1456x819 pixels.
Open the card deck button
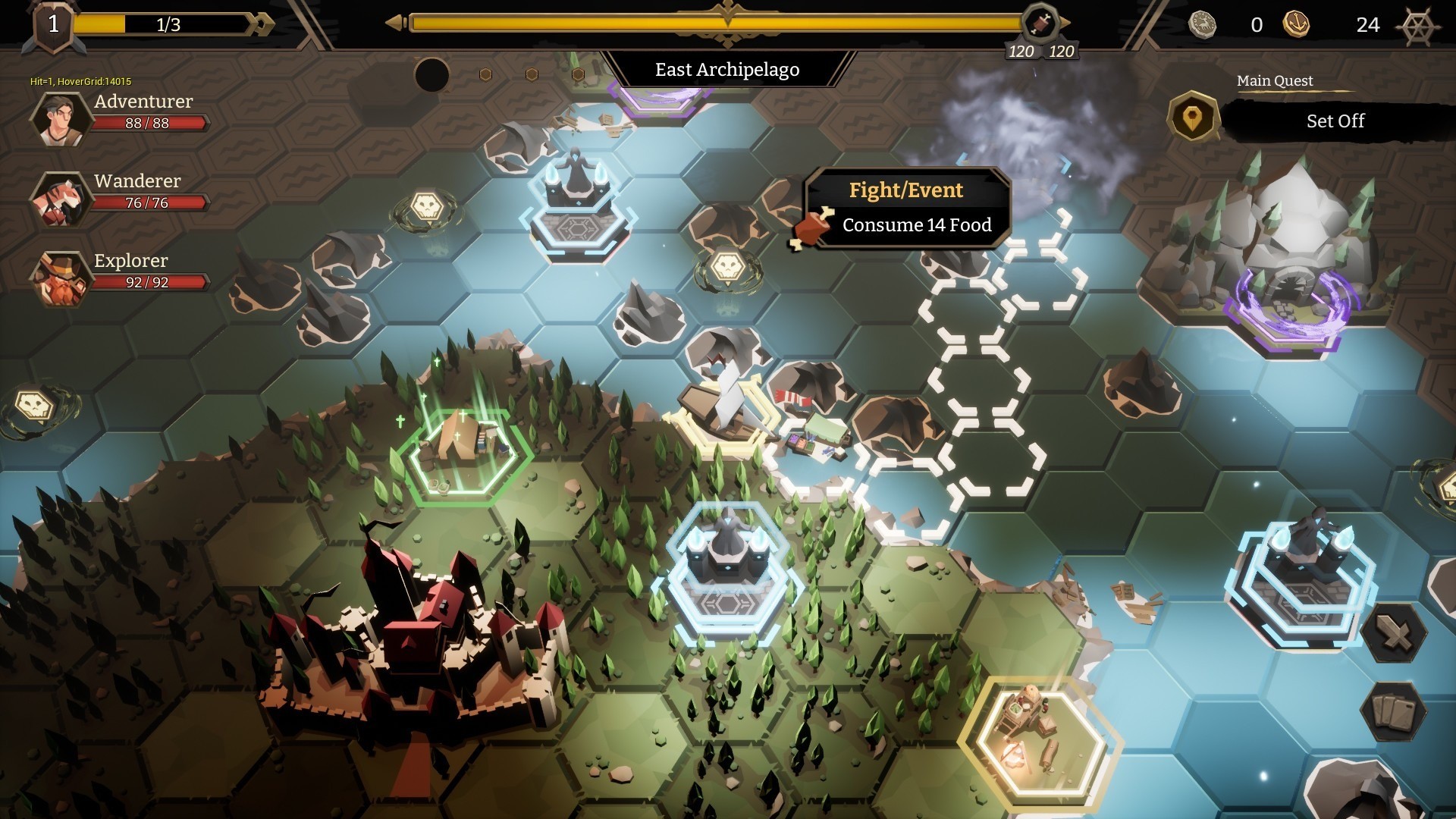[1394, 711]
